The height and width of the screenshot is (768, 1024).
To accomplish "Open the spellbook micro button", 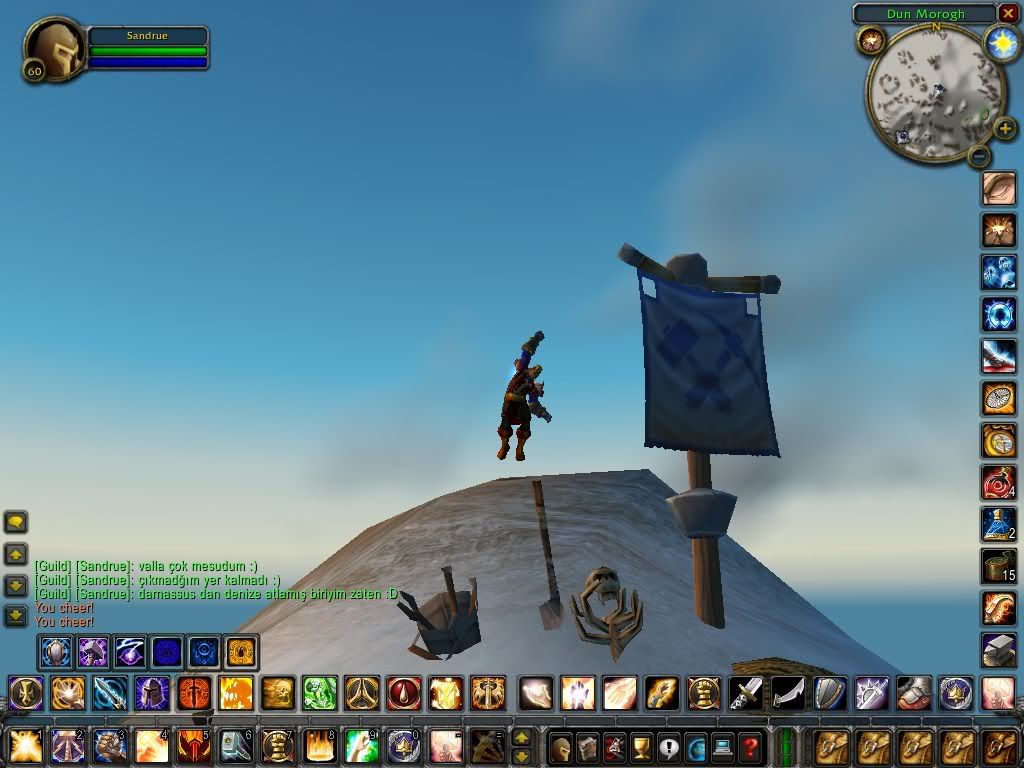I will tap(588, 746).
